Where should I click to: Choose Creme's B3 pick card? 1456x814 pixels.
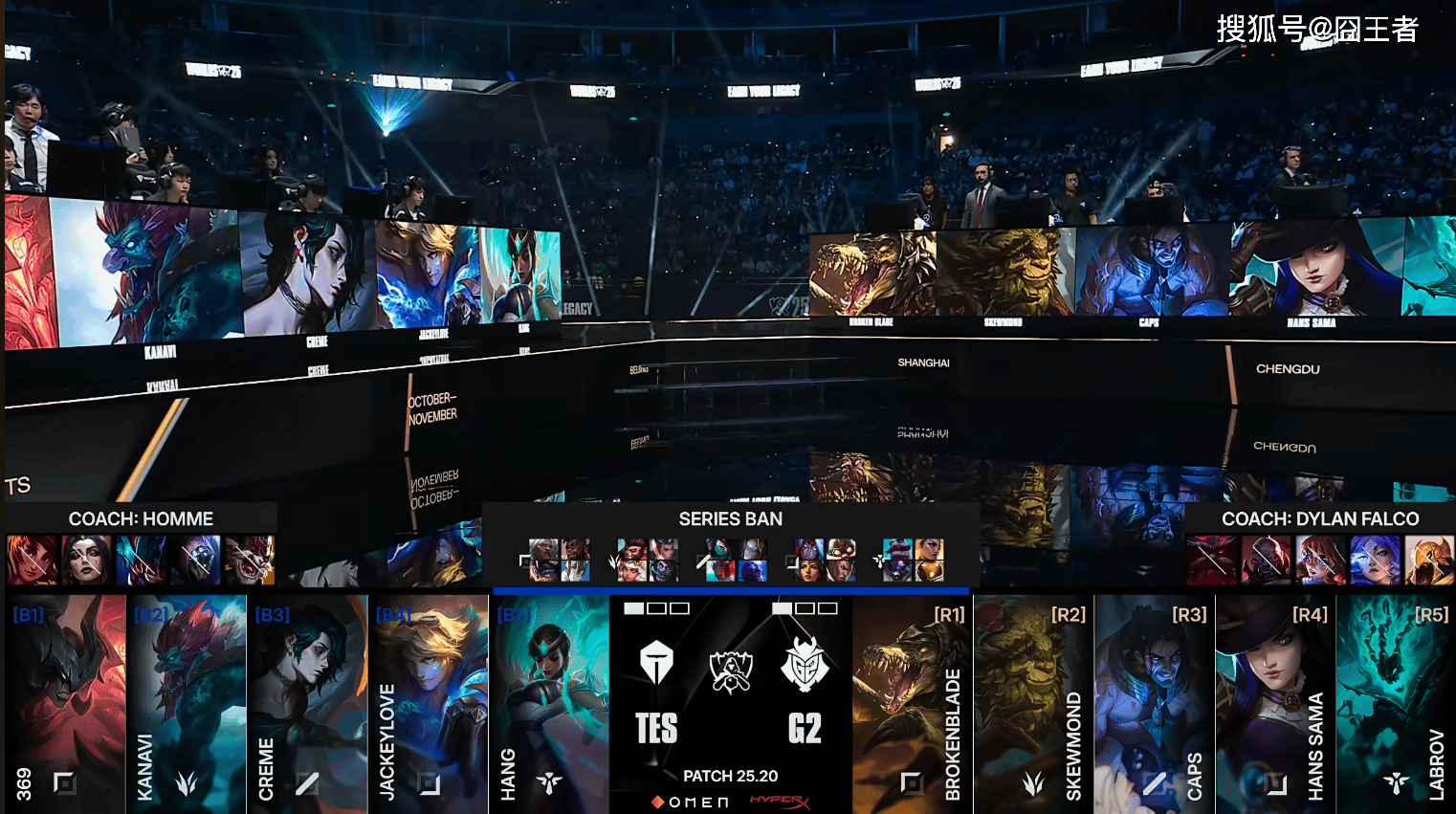pos(307,703)
